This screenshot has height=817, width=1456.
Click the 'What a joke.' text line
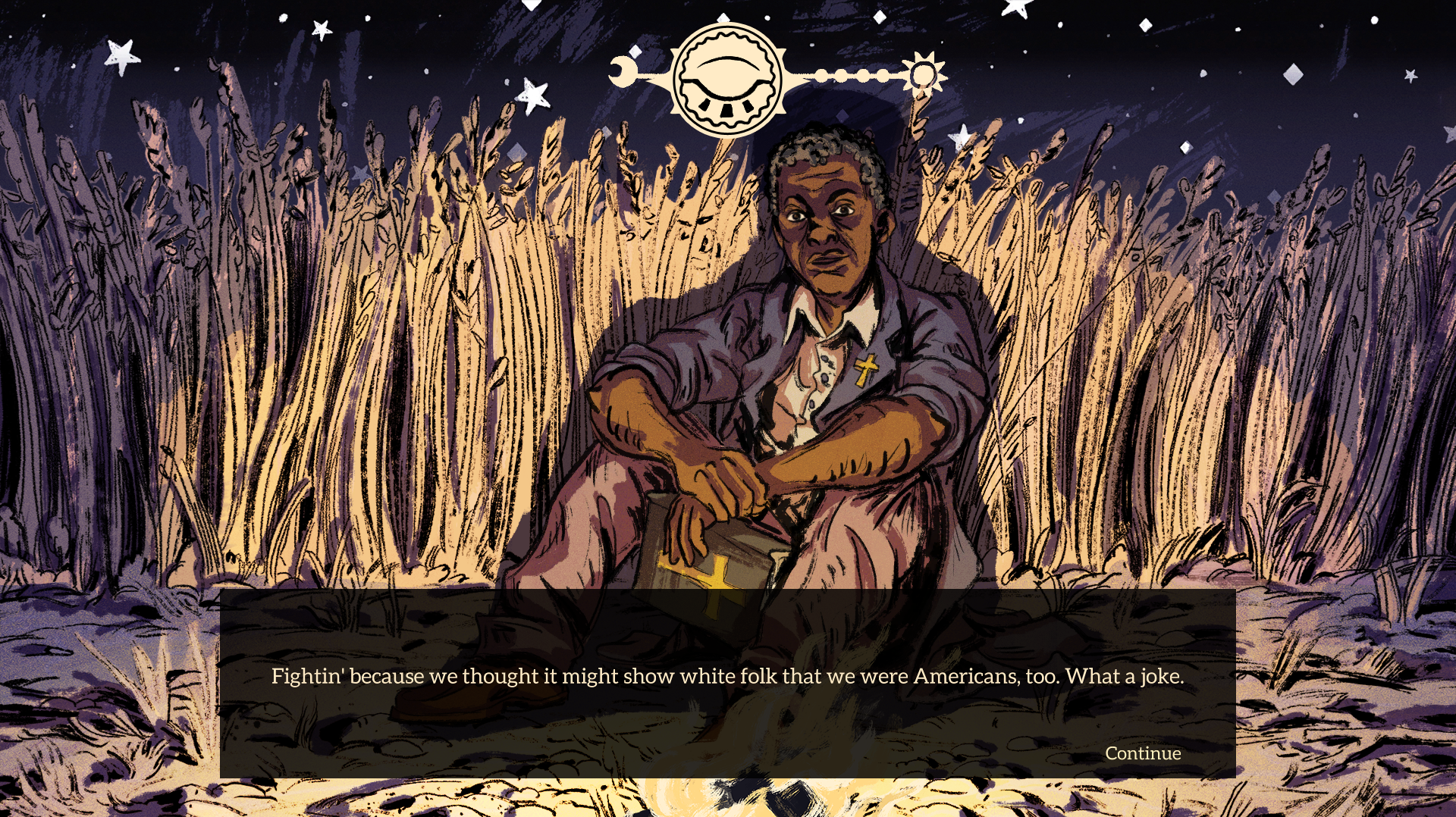[x=1125, y=676]
